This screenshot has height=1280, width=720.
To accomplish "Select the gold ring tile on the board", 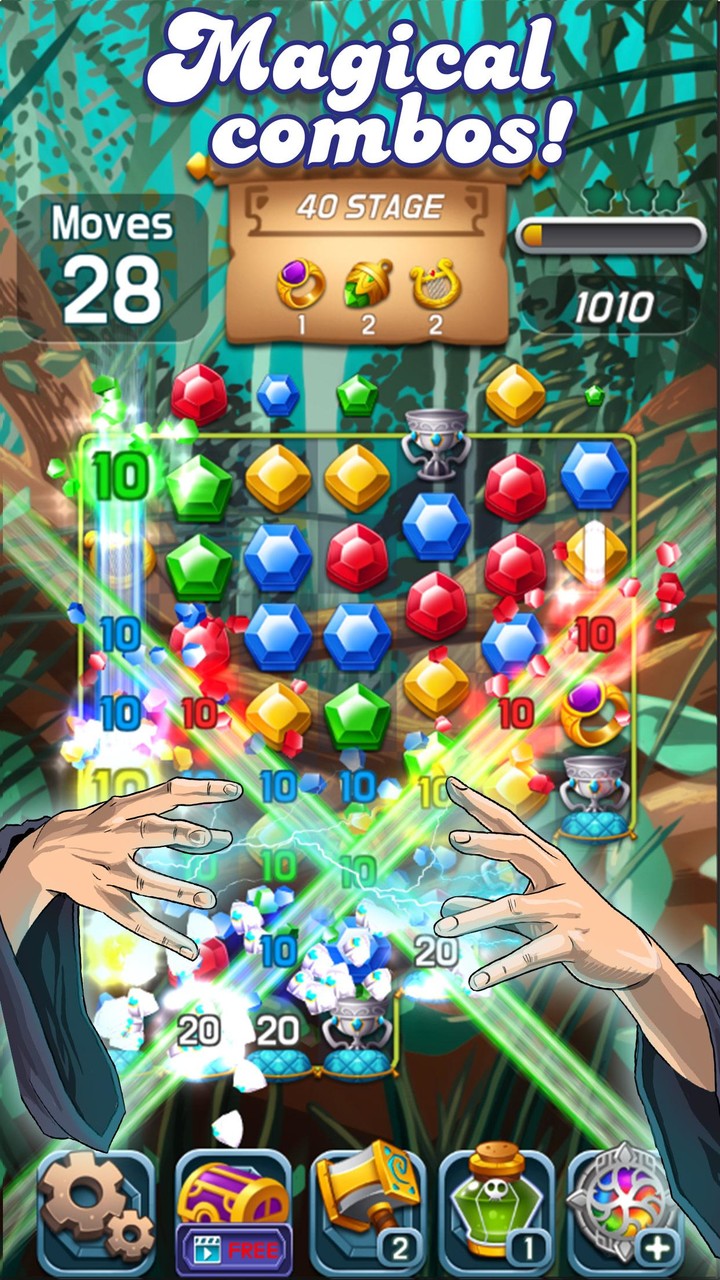I will (594, 711).
